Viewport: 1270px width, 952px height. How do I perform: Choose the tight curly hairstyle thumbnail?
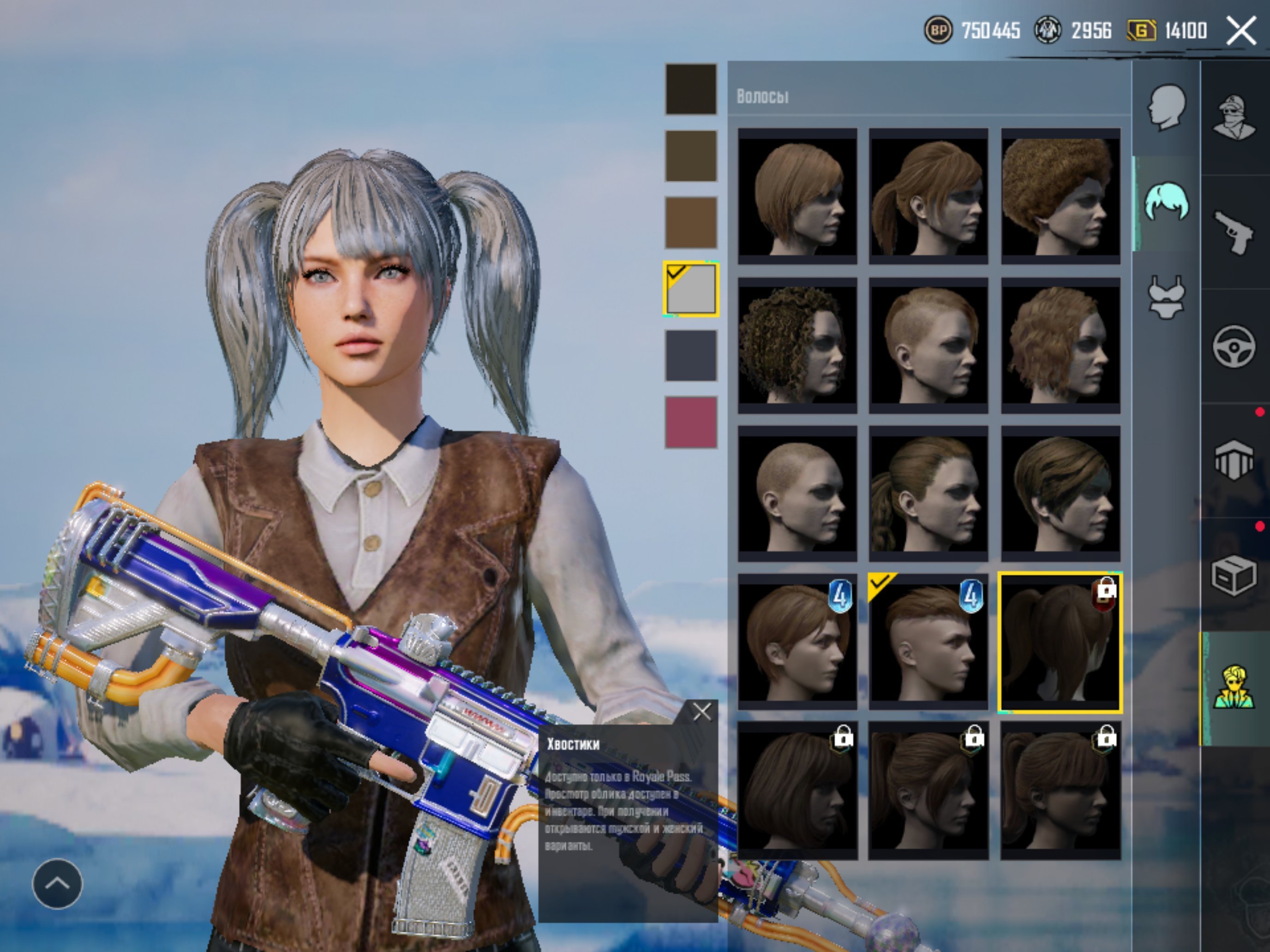(797, 345)
